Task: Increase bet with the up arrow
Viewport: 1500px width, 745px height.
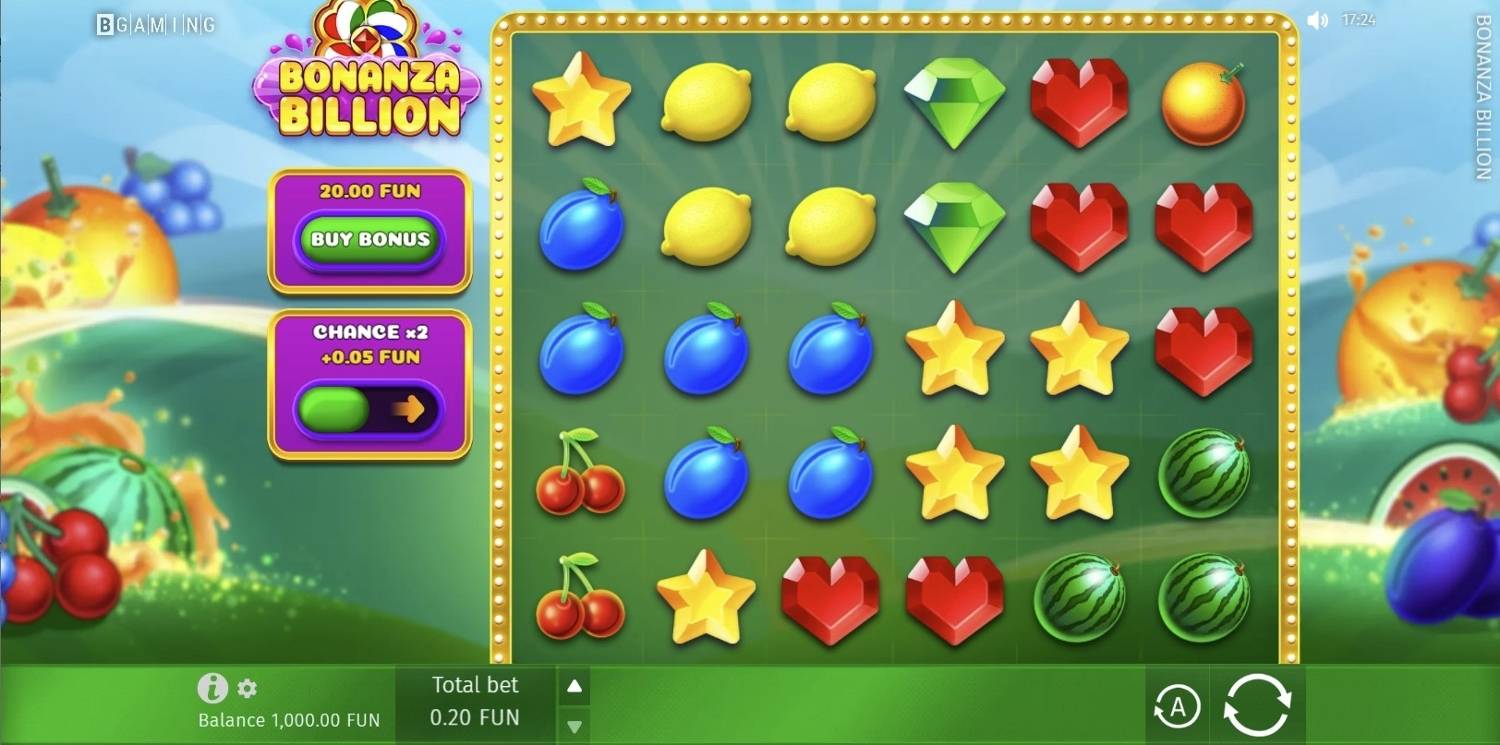Action: (573, 685)
